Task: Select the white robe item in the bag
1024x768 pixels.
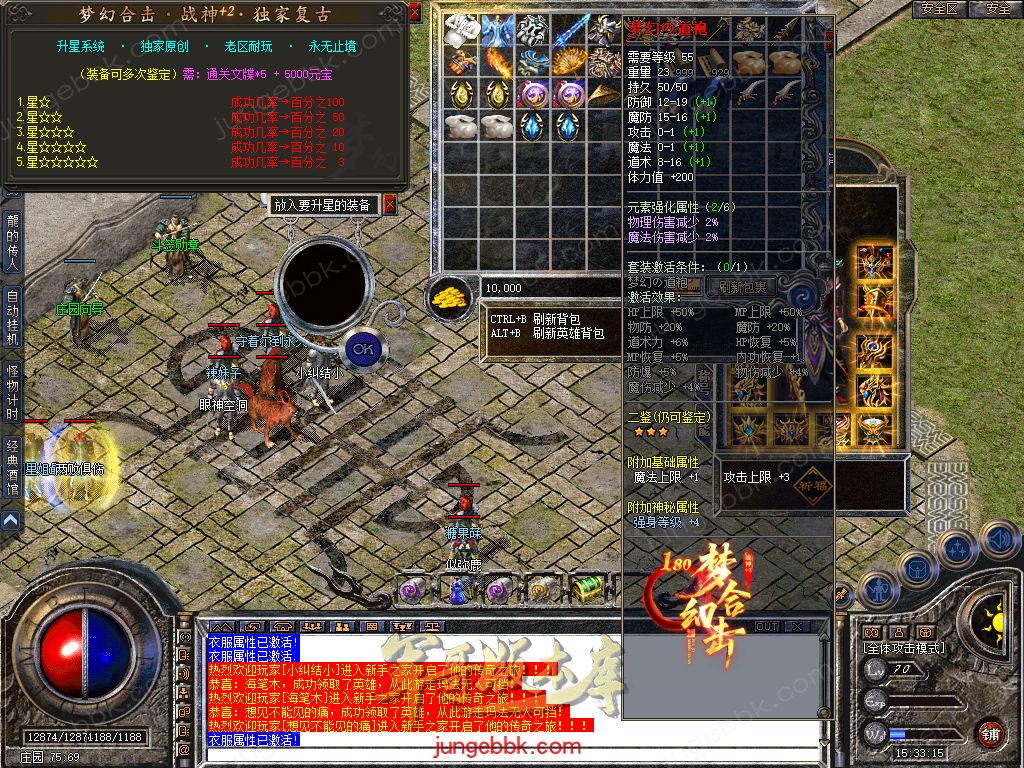Action: point(461,30)
